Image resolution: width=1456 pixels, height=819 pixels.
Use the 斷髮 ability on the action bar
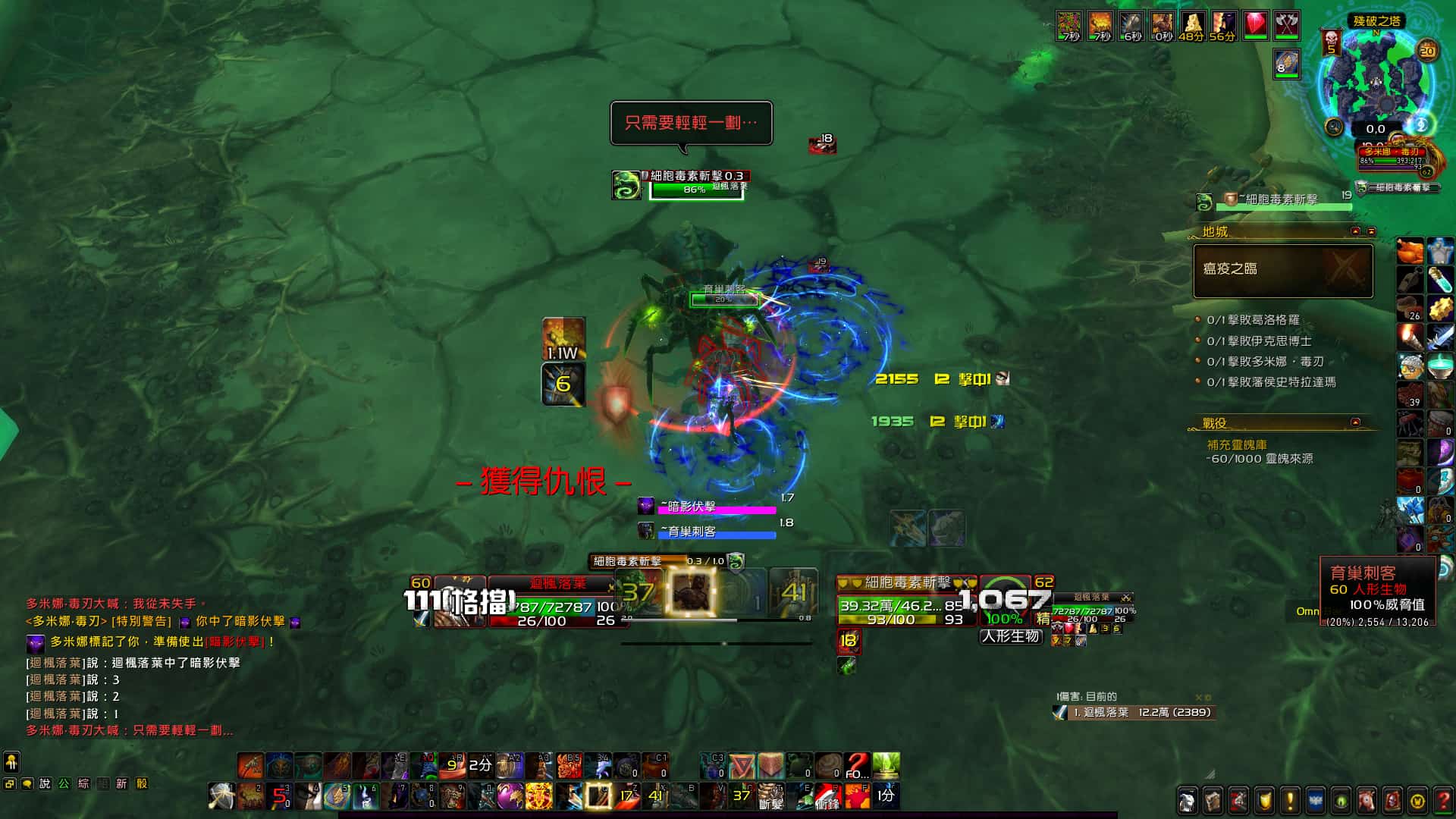coord(770,796)
